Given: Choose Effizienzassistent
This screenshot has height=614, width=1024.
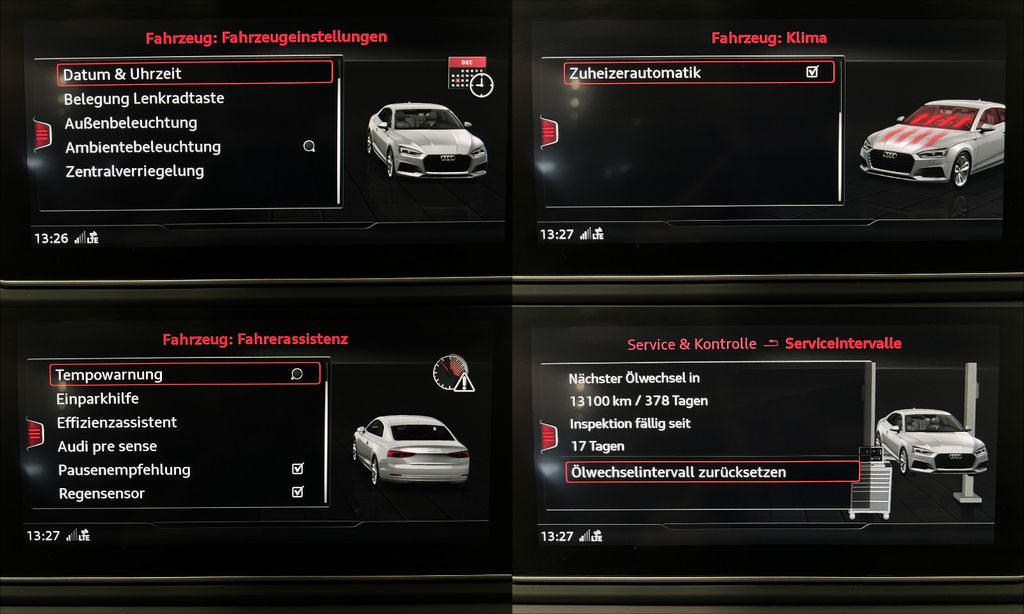Looking at the screenshot, I should (117, 422).
